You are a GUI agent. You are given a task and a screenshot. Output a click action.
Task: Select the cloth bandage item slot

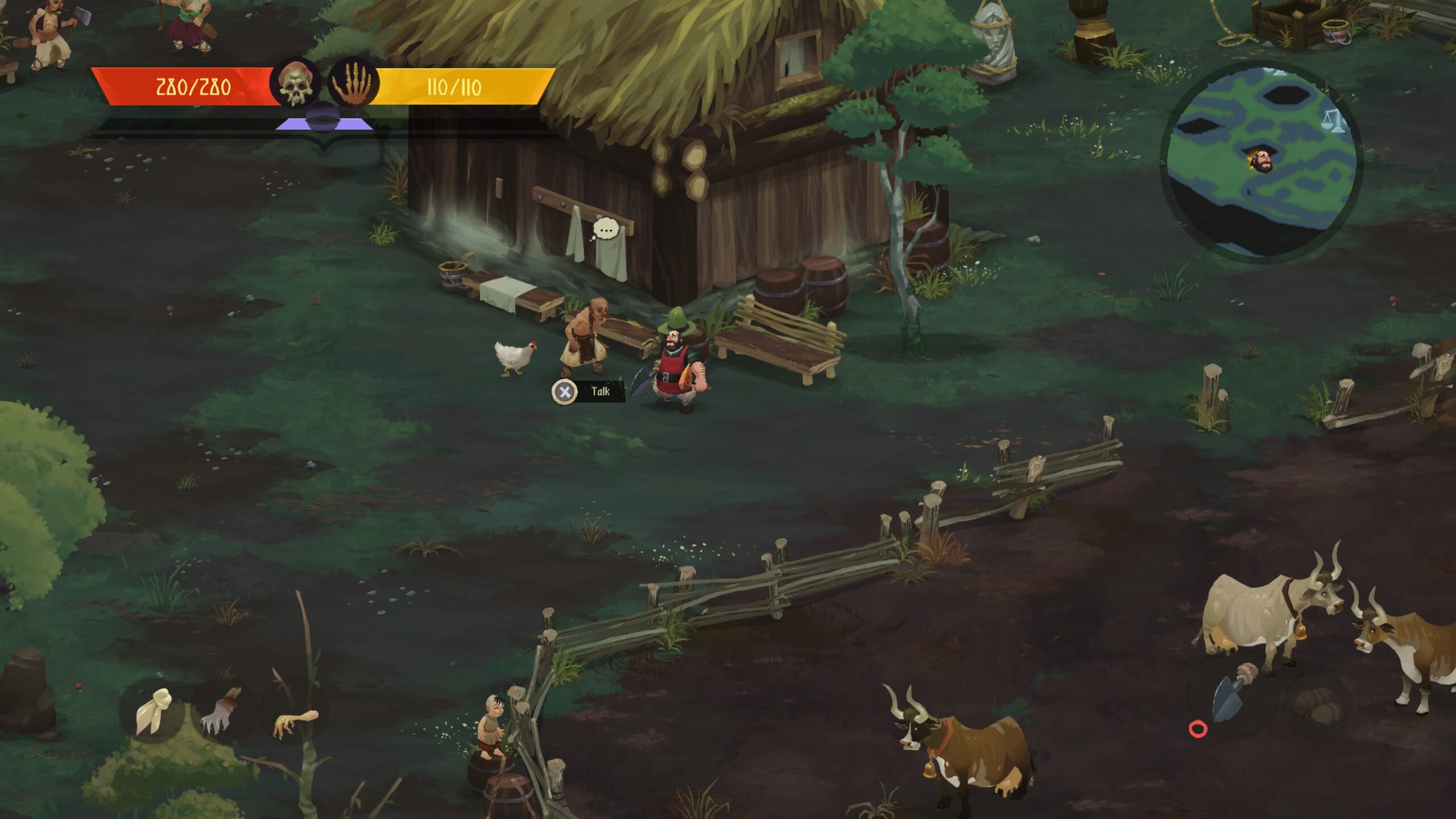154,710
